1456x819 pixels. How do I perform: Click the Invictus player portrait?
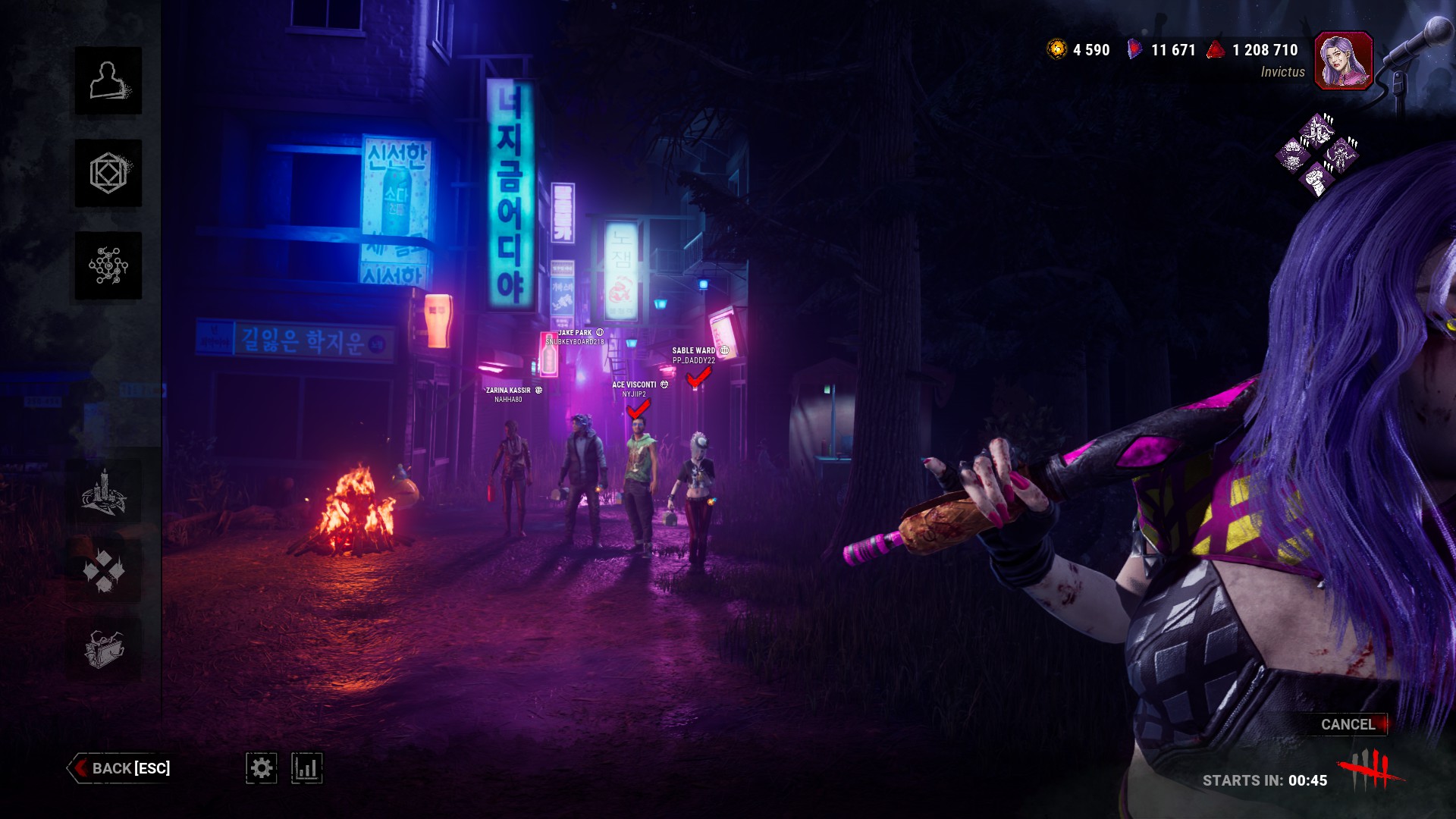point(1343,61)
